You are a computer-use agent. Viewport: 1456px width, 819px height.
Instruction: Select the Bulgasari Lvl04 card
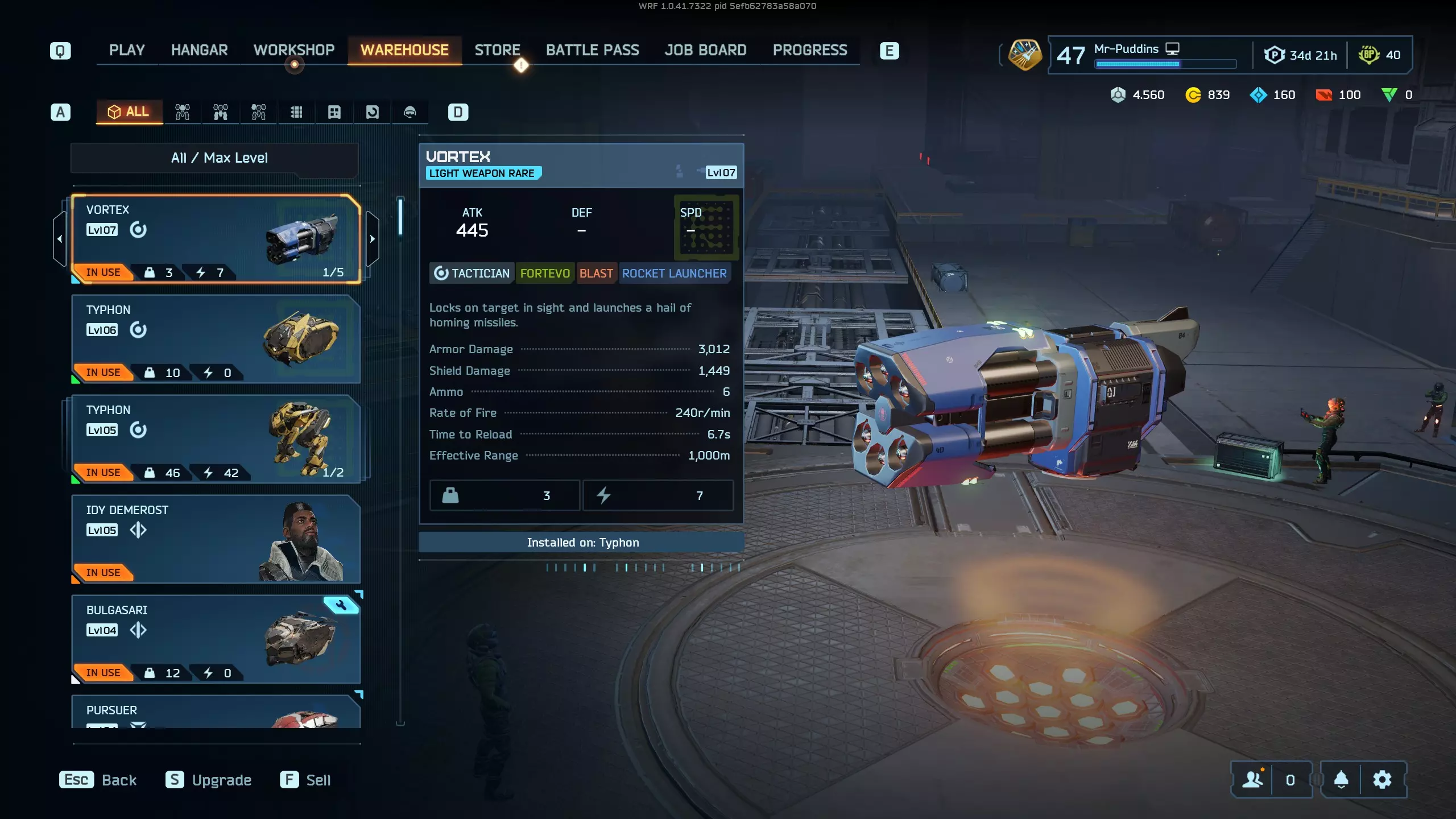tap(216, 639)
